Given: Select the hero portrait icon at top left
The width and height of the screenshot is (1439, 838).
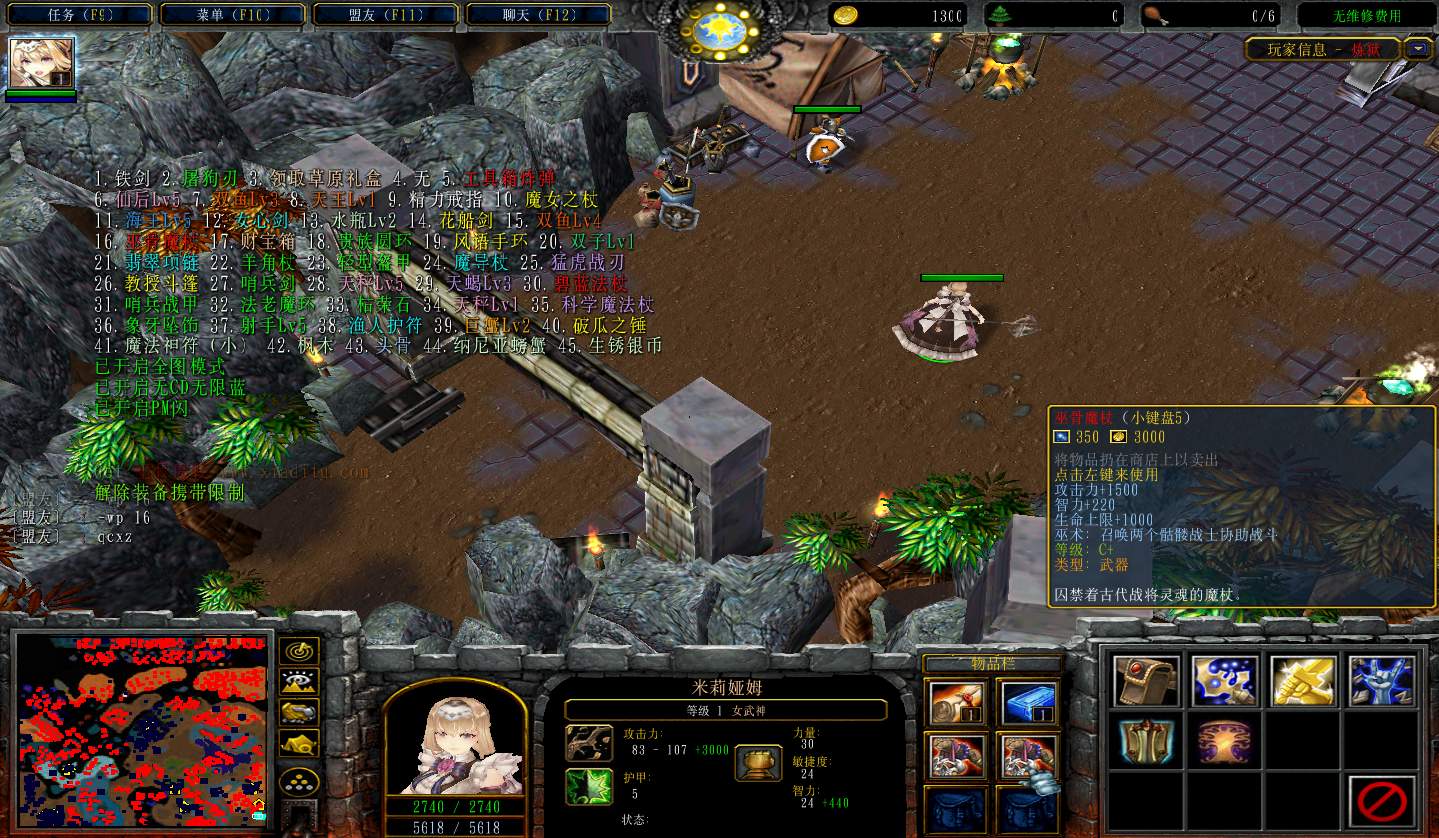Looking at the screenshot, I should click(41, 64).
